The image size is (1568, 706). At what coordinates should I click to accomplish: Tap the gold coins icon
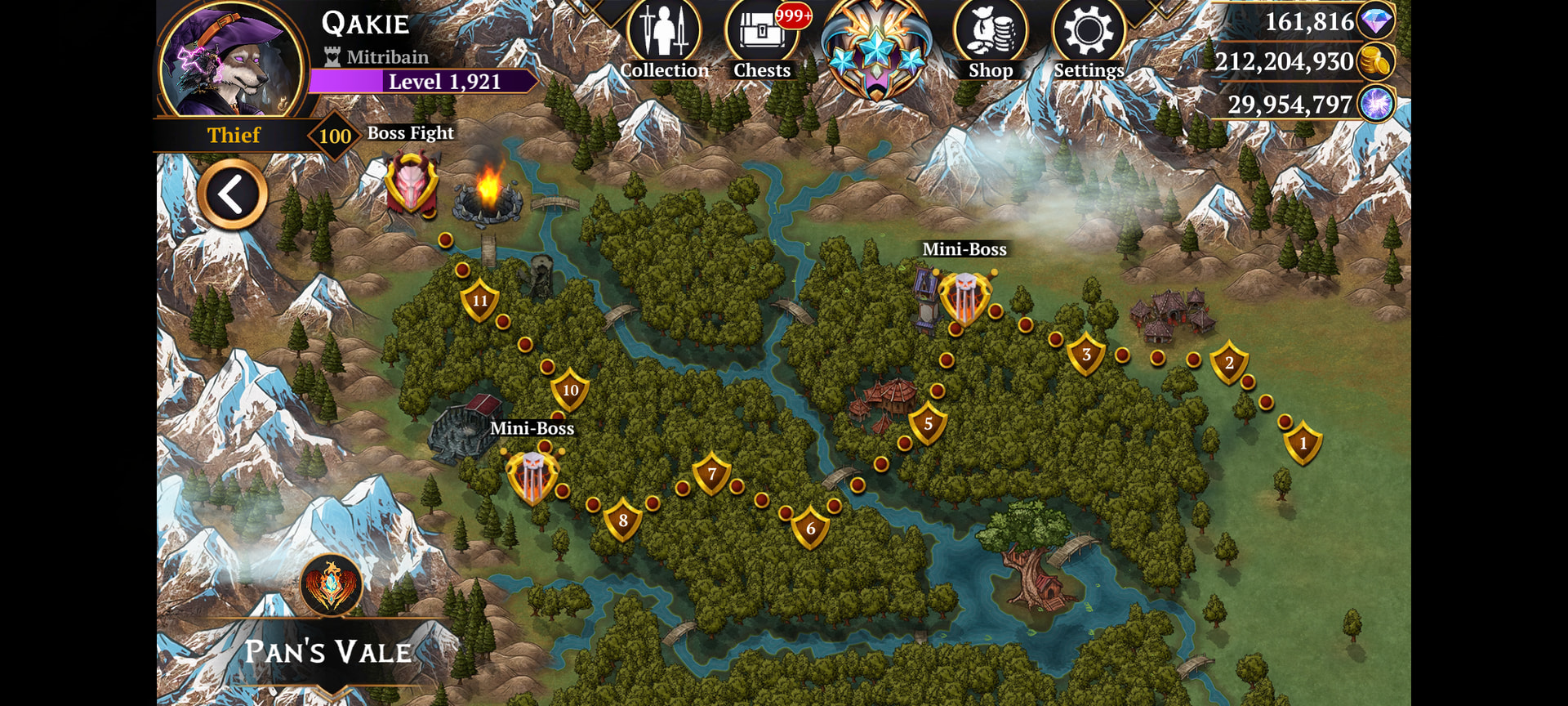1376,62
